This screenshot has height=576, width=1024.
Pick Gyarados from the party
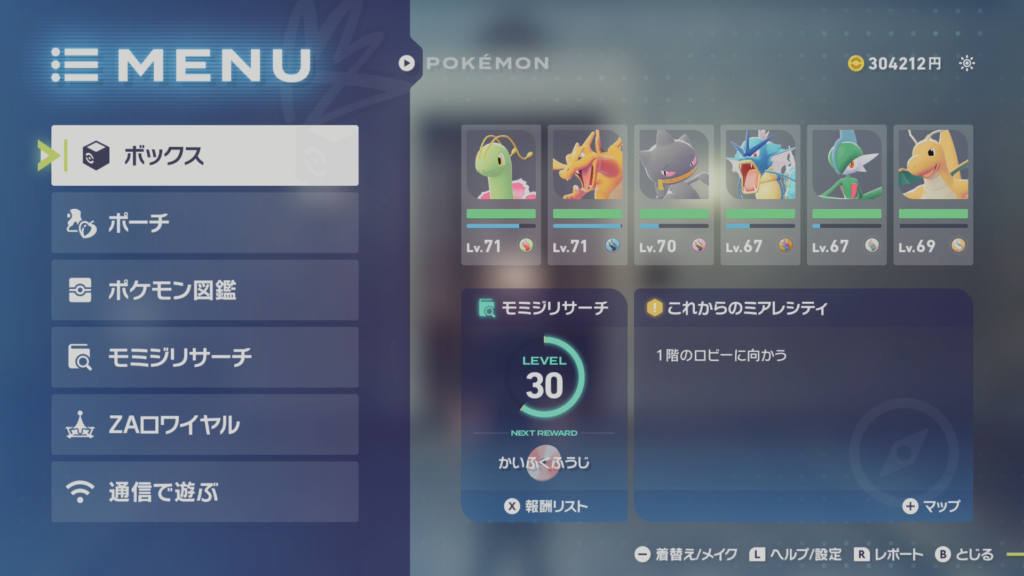(x=759, y=194)
